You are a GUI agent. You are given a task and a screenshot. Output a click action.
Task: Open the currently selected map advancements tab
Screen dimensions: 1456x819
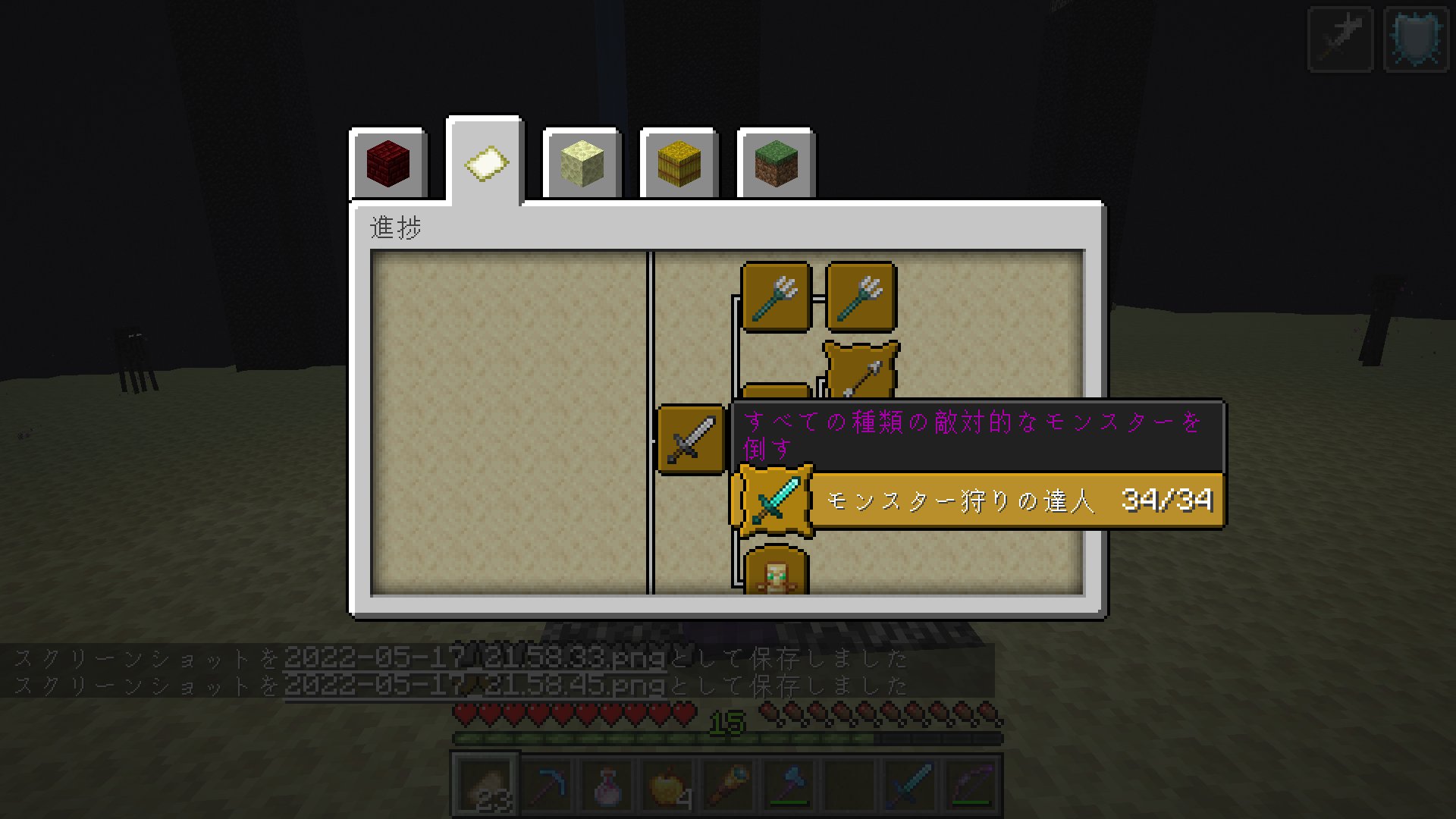[x=485, y=162]
